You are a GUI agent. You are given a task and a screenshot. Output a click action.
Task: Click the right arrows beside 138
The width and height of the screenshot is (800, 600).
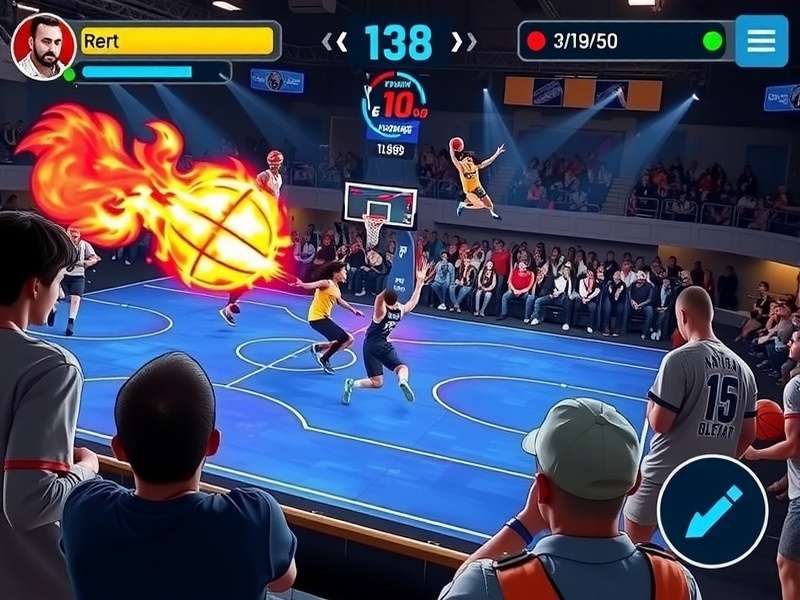(x=463, y=42)
